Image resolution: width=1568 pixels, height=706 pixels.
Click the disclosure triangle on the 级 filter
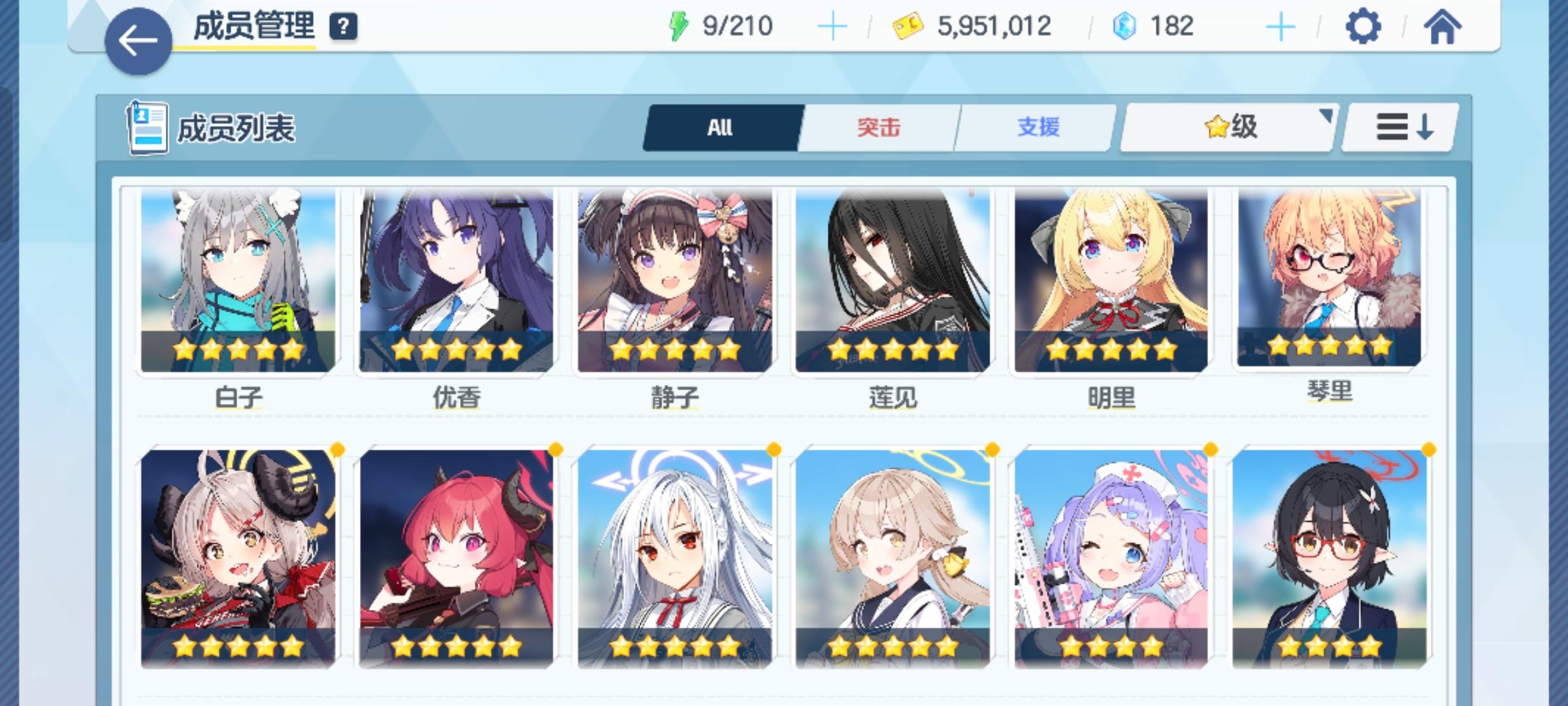click(x=1326, y=114)
